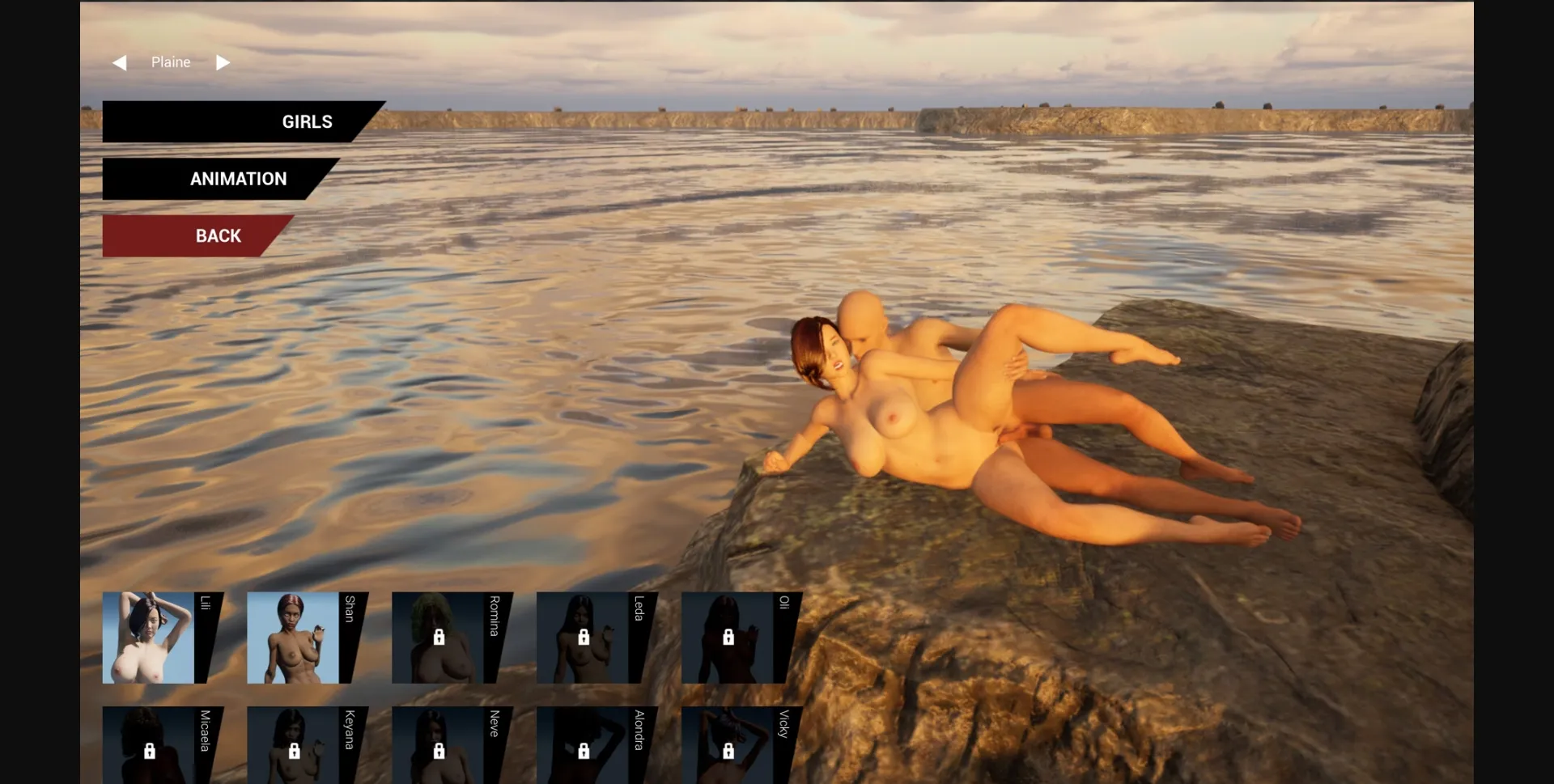Select Shan's character thumbnail
Viewport: 1554px width, 784px height.
click(x=295, y=638)
